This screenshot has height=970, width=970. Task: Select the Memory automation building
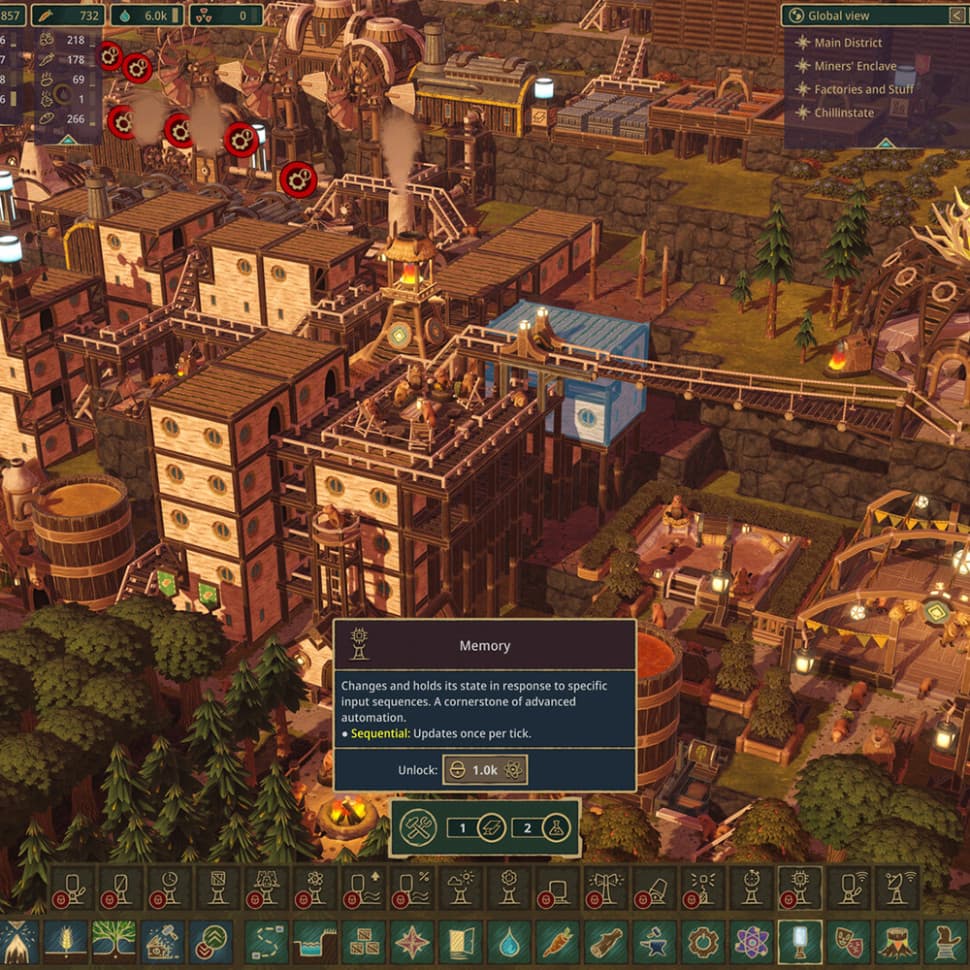point(799,887)
